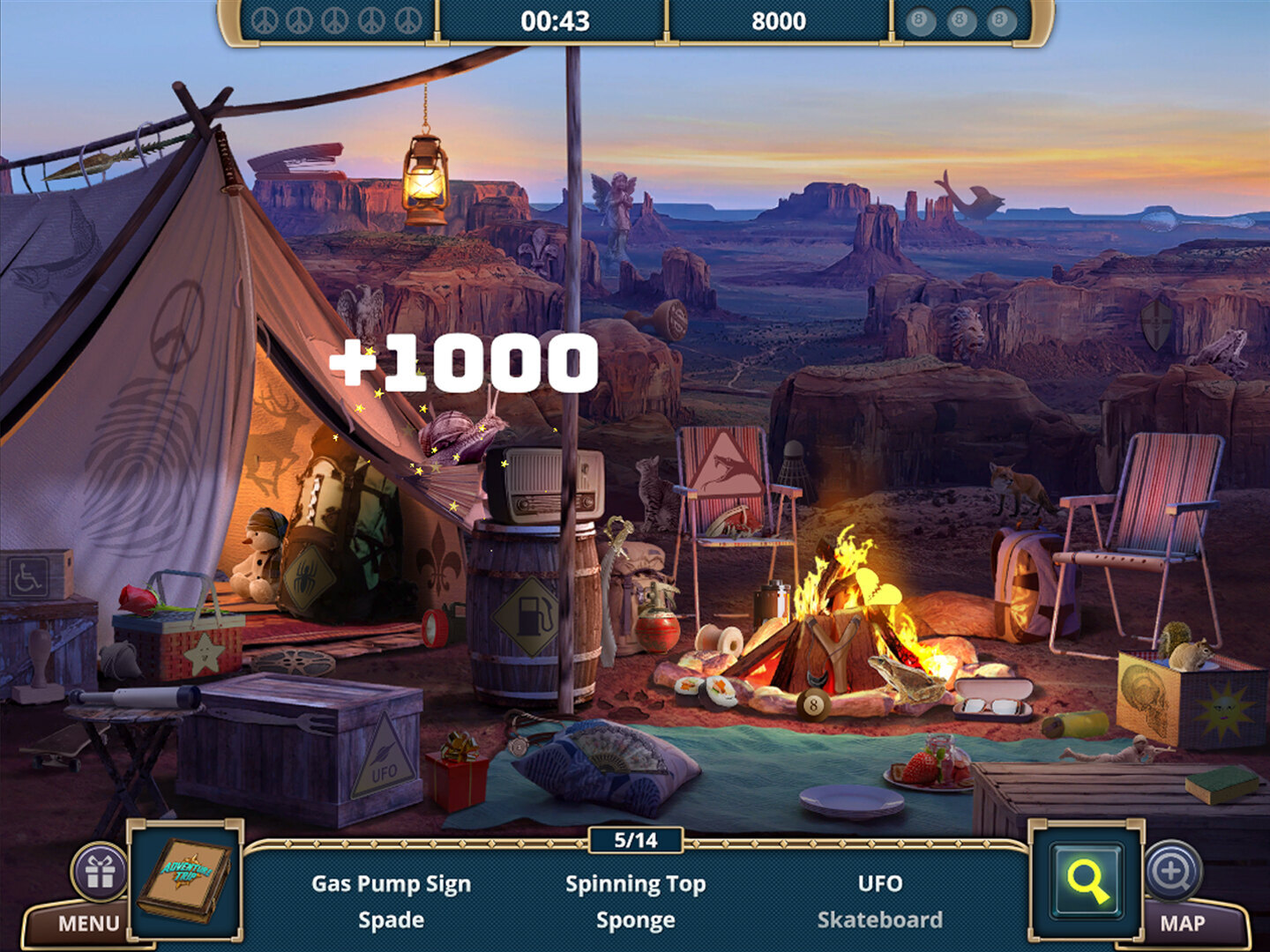Select the Skateboard list entry
Viewport: 1270px width, 952px height.
879,920
